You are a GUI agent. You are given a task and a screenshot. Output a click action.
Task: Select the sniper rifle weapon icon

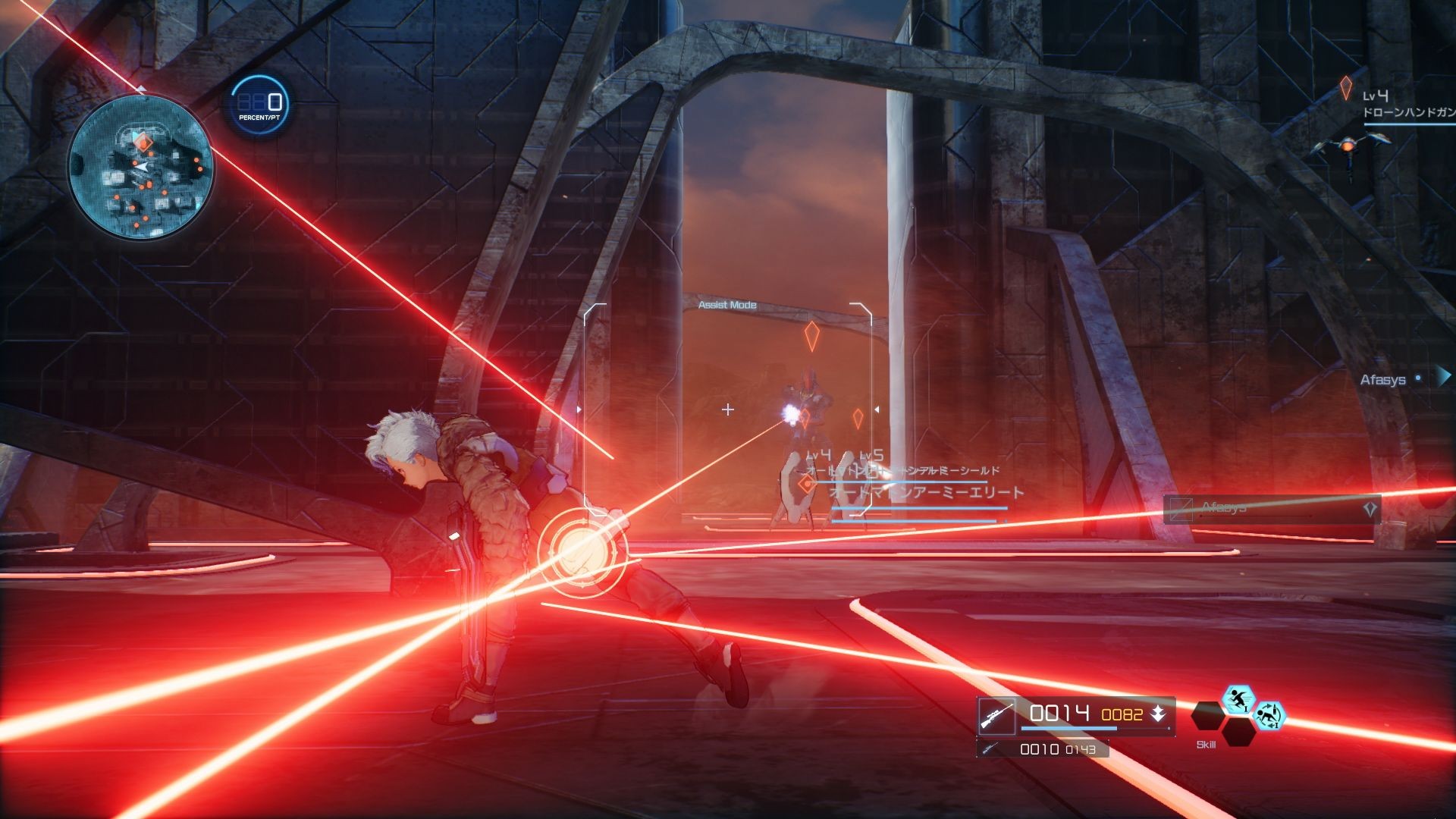point(997,715)
